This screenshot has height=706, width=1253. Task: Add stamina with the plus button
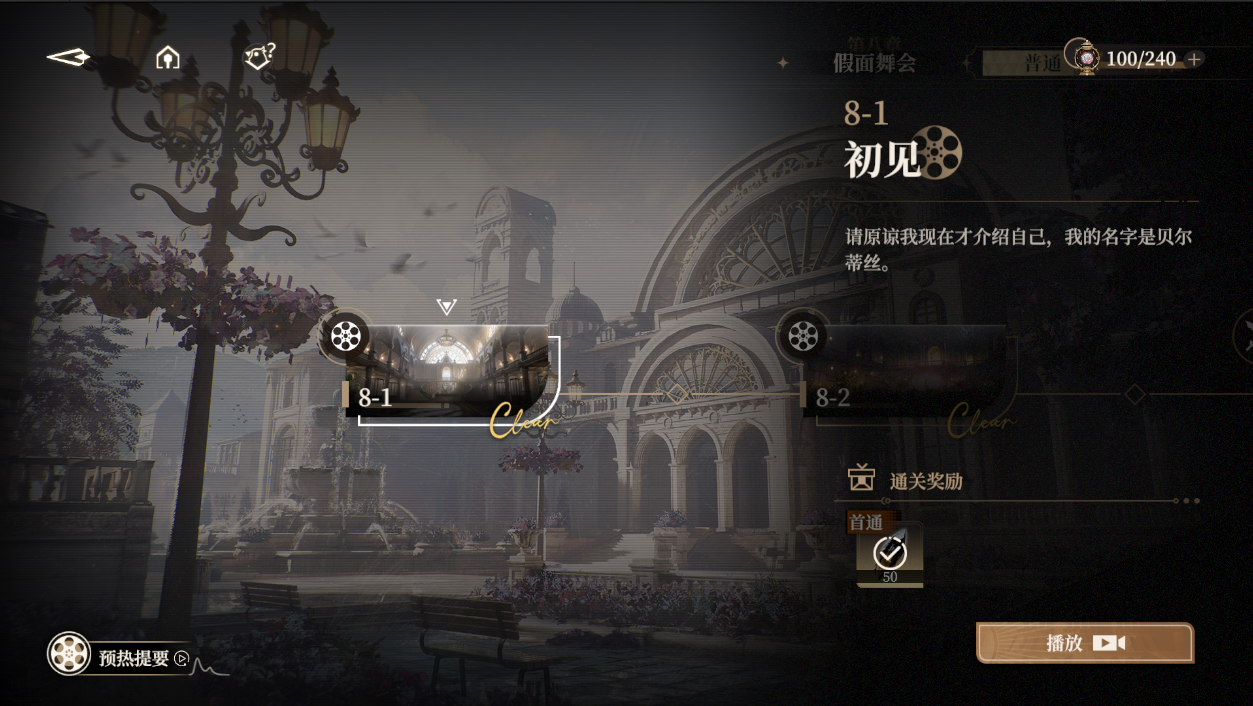(1193, 60)
